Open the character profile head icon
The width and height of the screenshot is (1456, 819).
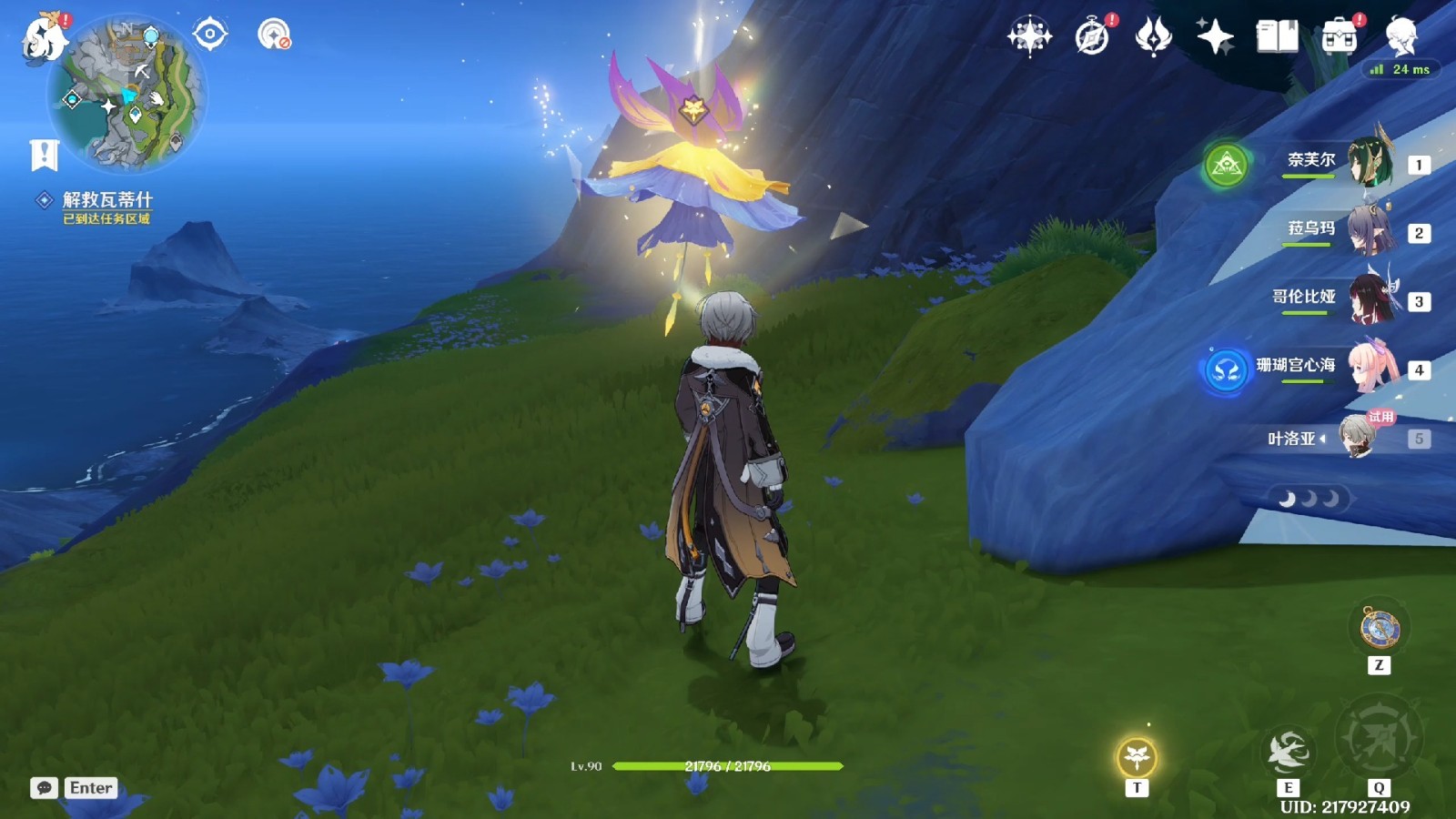point(1401,37)
